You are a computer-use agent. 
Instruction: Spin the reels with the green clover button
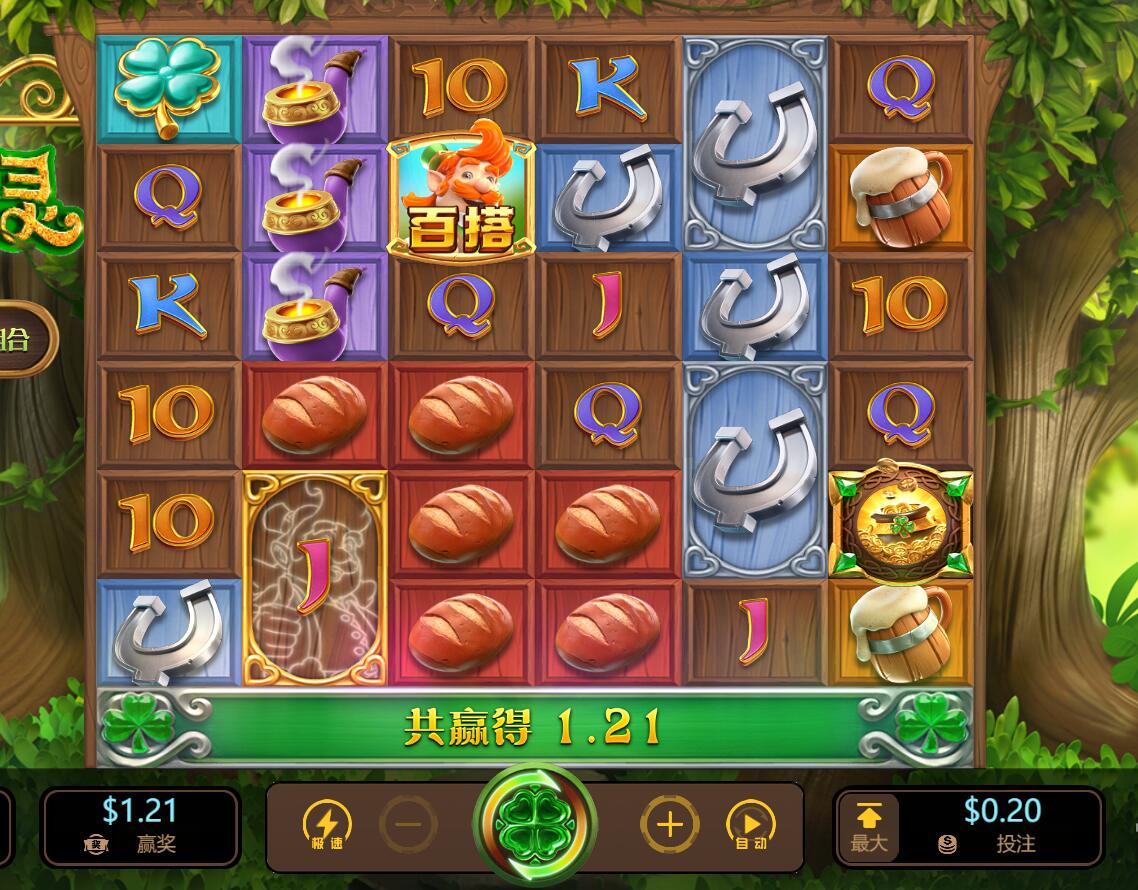[534, 825]
